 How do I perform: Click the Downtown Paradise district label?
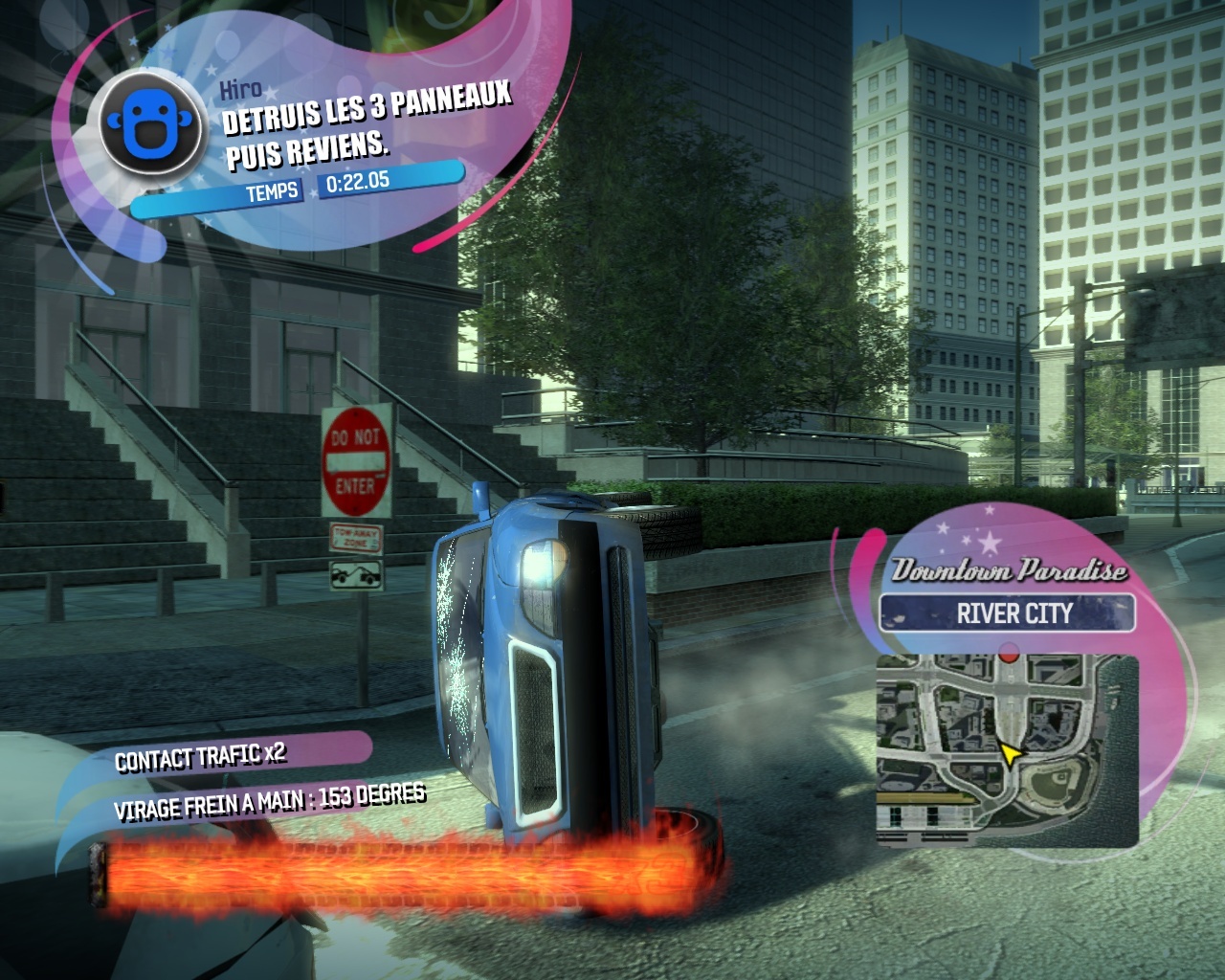1009,571
